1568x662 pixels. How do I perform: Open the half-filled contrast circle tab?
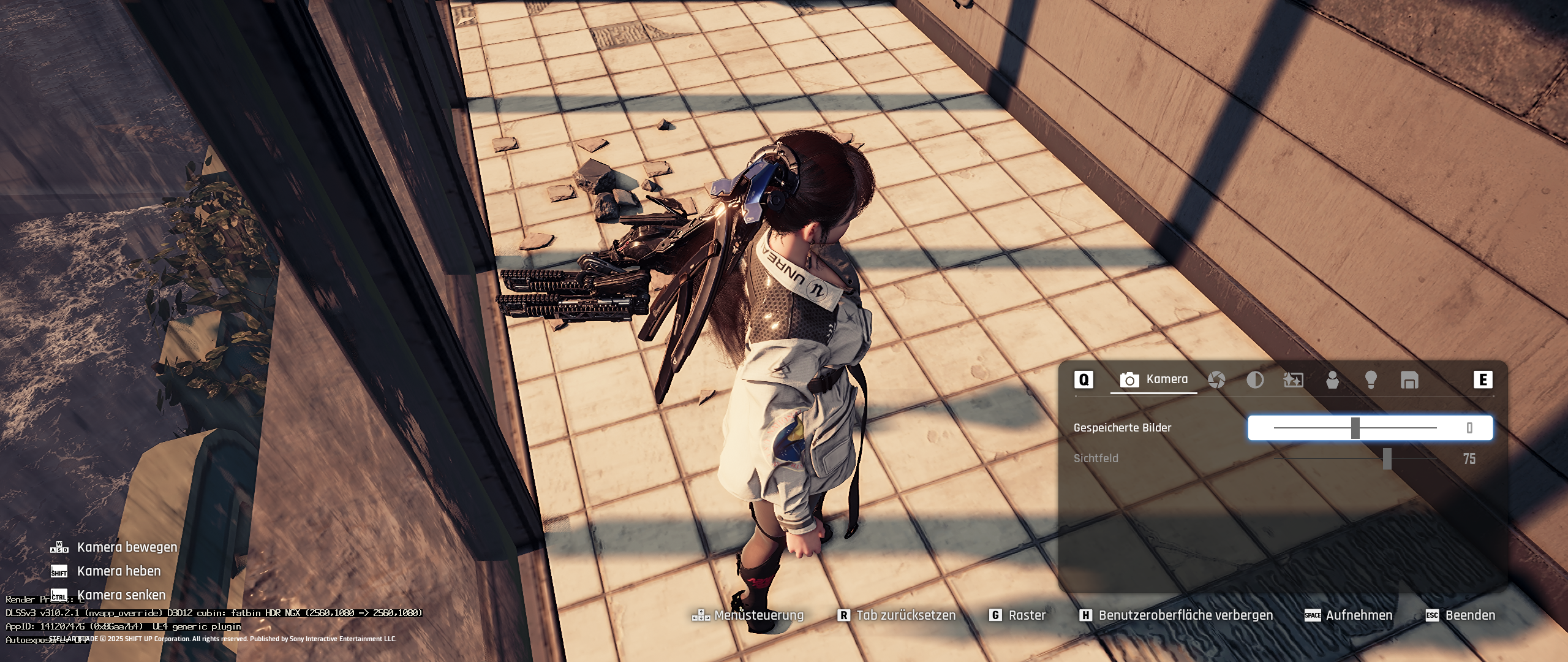[x=1255, y=380]
